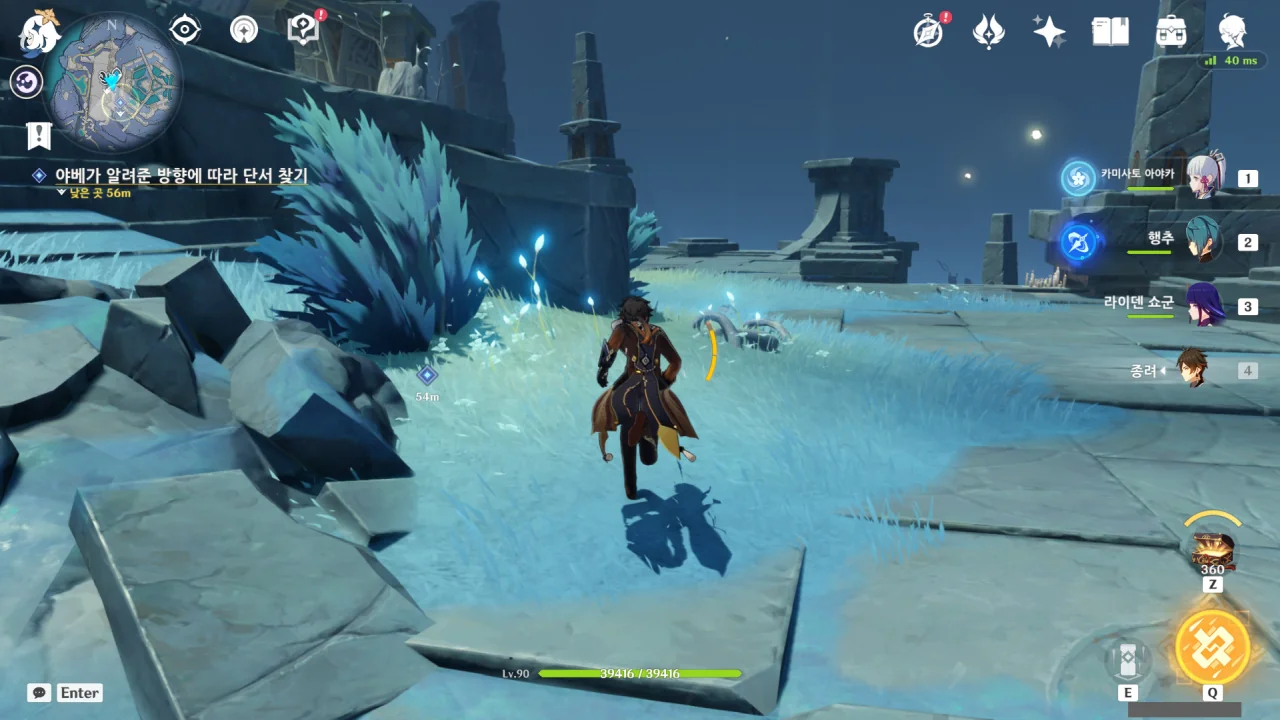Open the events compass icon
The width and height of the screenshot is (1280, 720).
(x=929, y=31)
